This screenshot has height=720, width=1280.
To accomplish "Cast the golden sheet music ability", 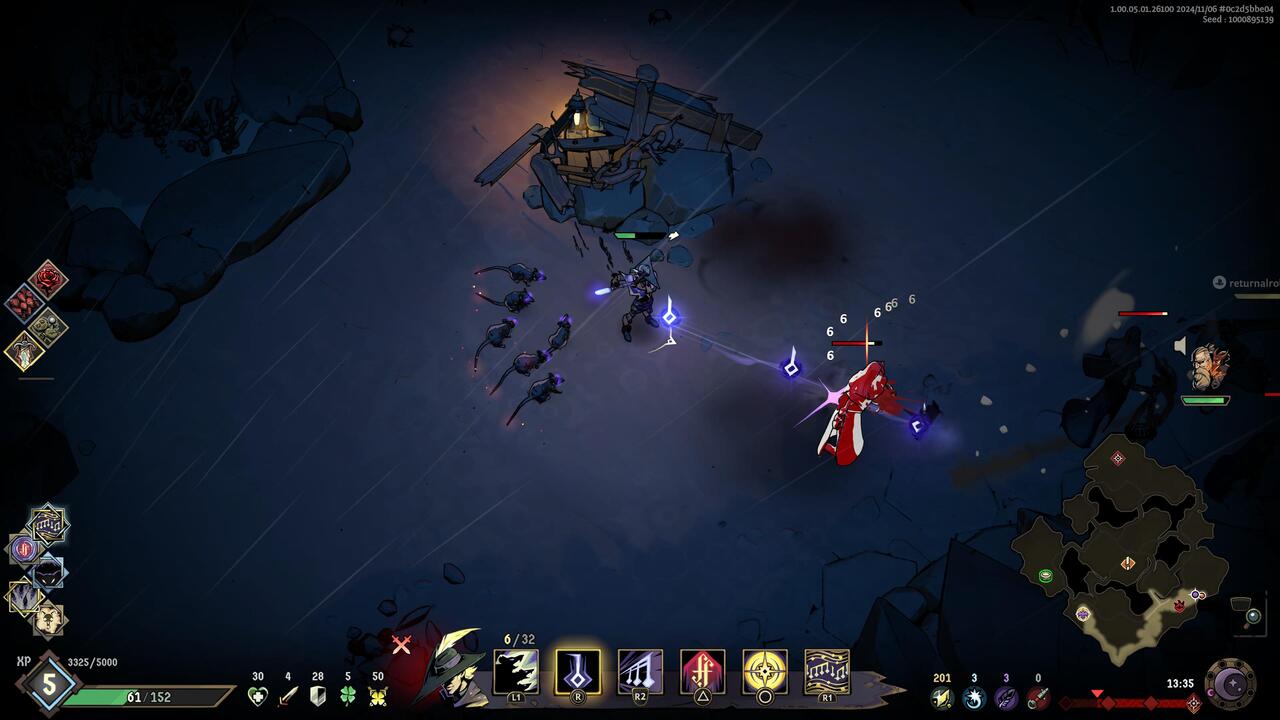I will click(827, 671).
